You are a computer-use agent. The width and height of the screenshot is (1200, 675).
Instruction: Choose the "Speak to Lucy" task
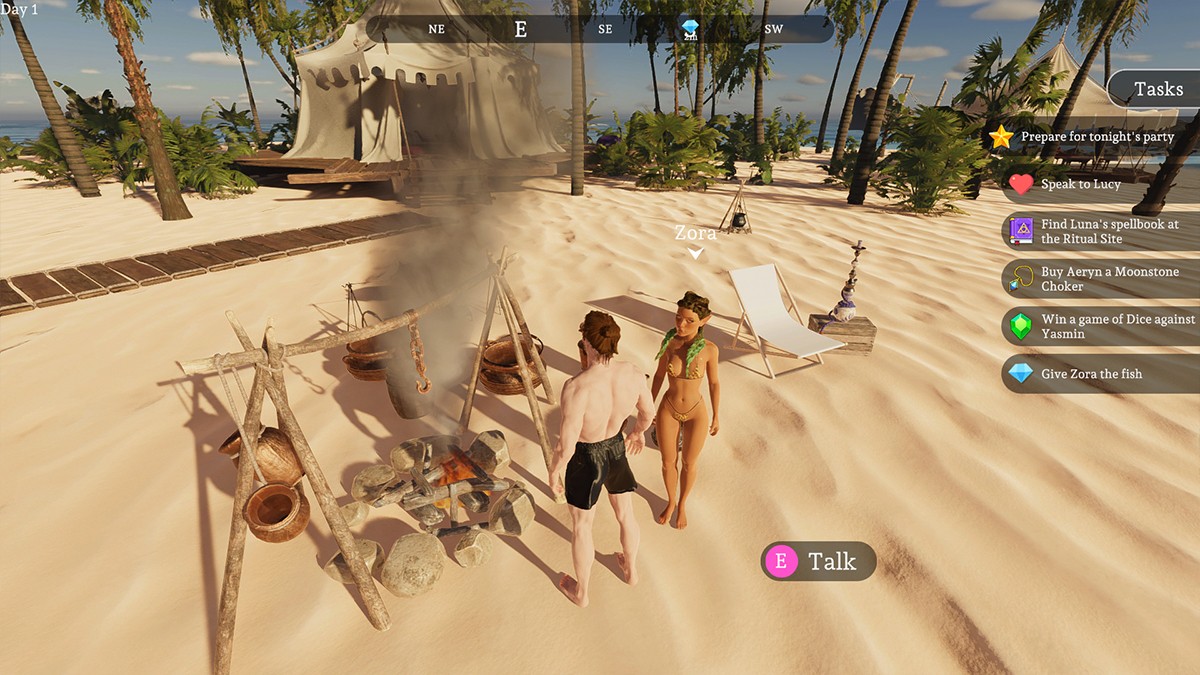pos(1080,184)
